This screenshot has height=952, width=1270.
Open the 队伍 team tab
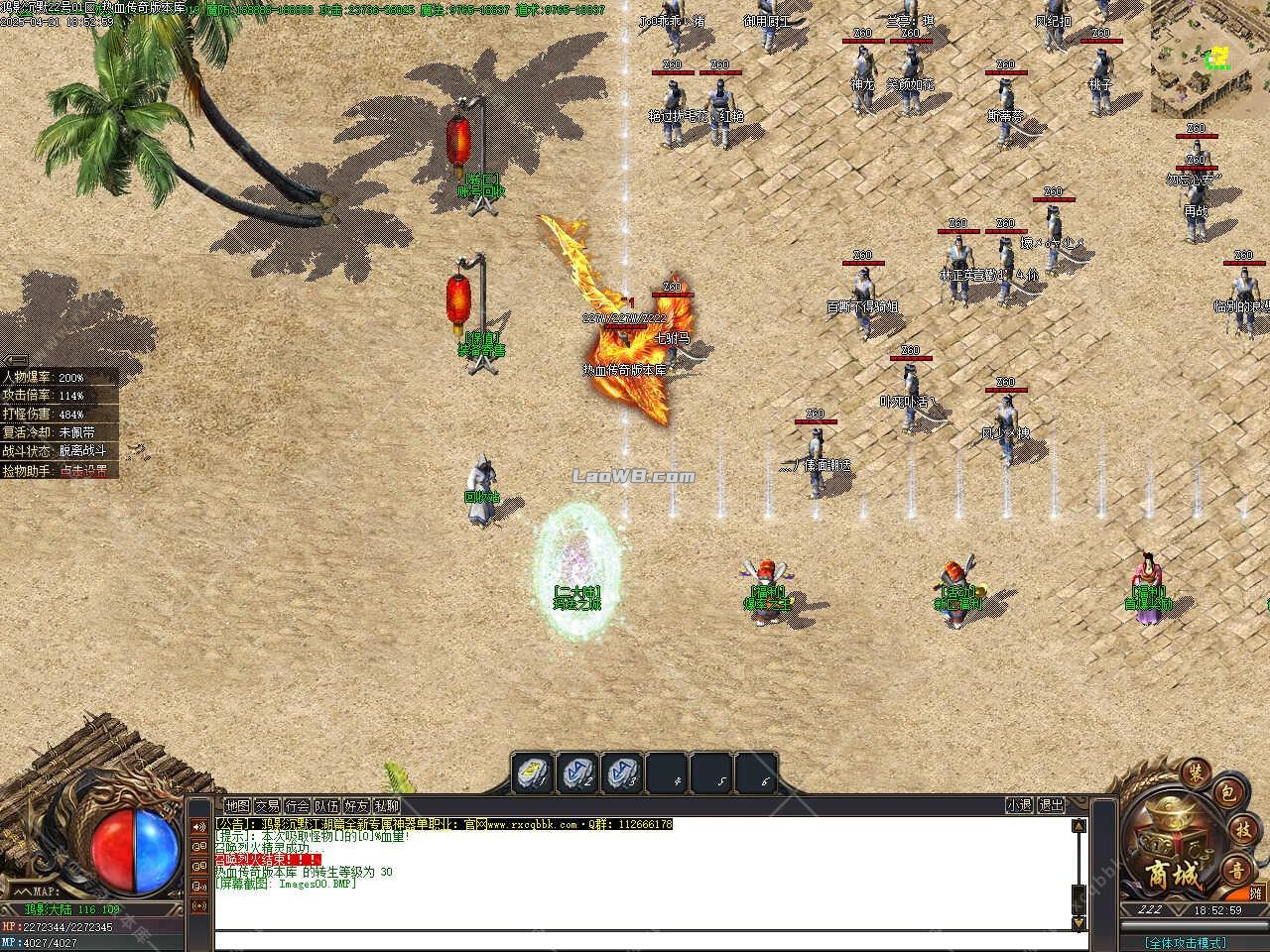point(326,806)
